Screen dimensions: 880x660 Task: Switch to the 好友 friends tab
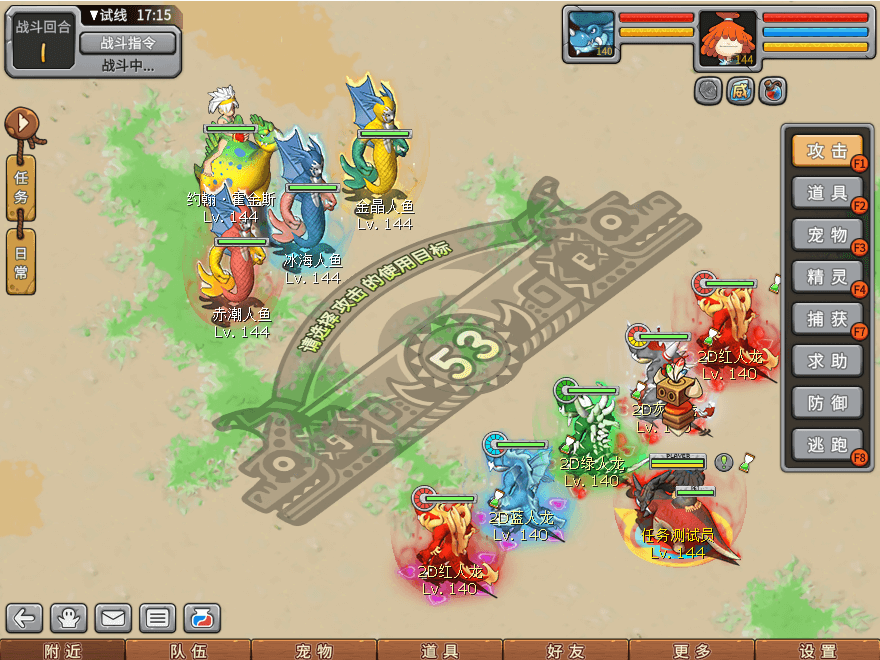[565, 650]
